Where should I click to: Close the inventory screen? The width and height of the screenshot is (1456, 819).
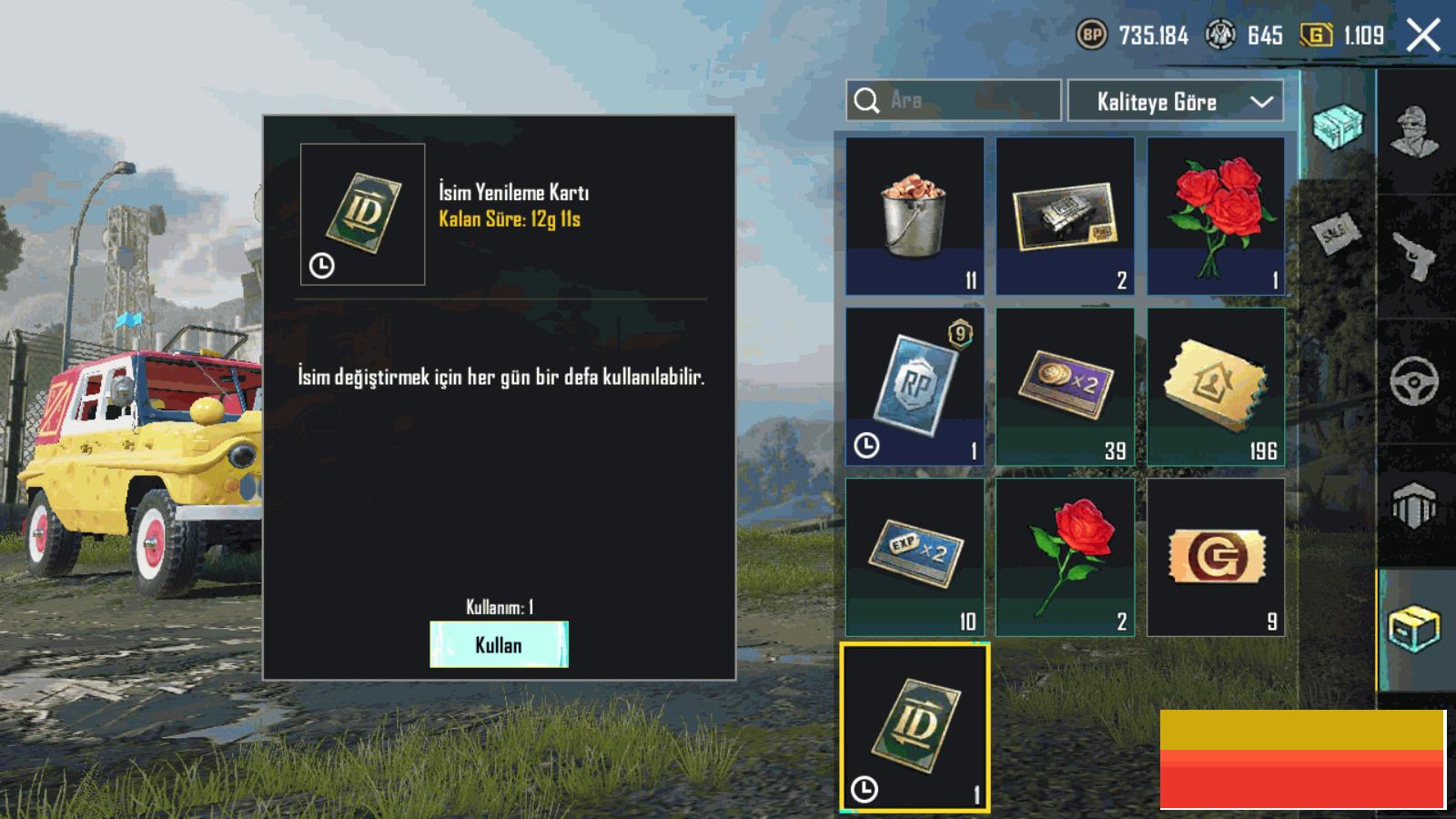tap(1423, 36)
